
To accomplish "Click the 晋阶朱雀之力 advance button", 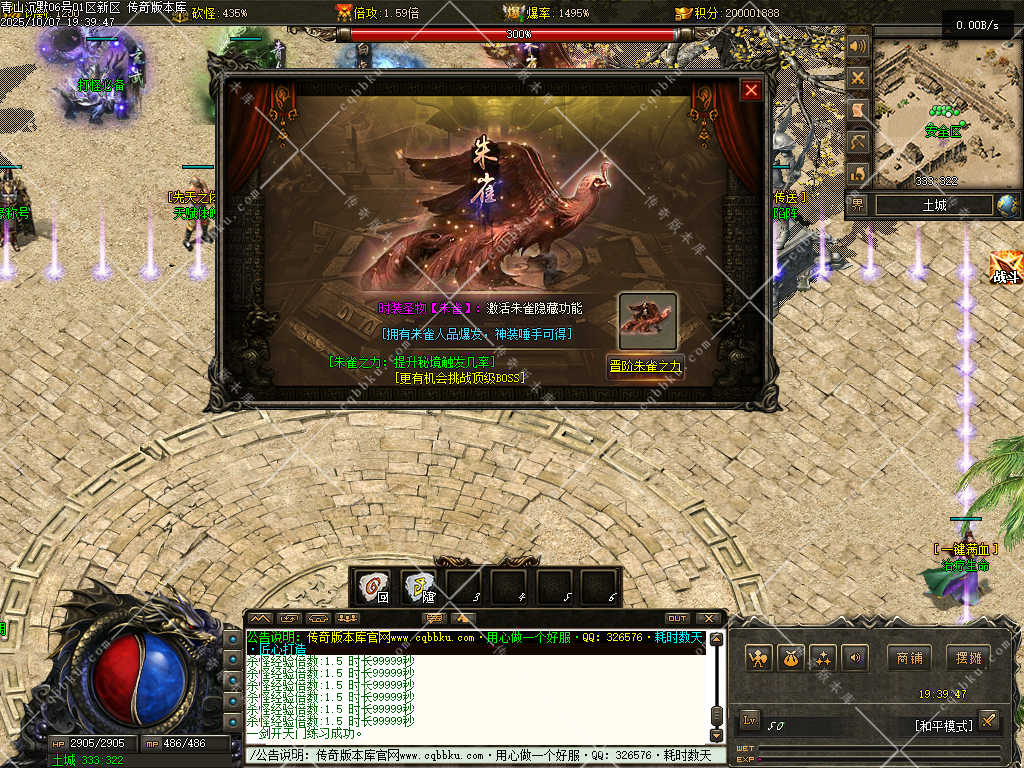I will (646, 366).
